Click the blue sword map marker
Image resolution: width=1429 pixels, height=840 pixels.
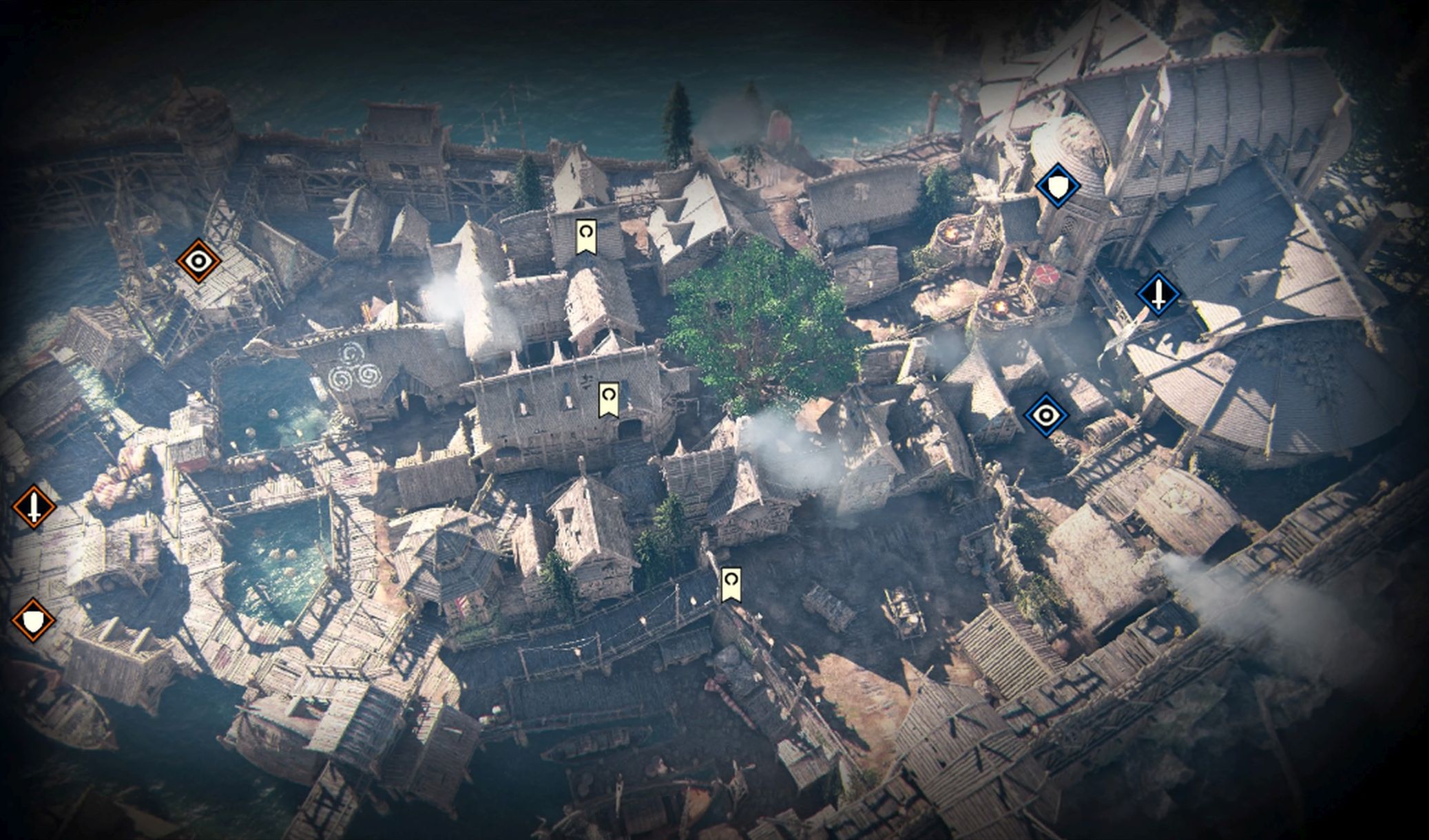[1158, 294]
